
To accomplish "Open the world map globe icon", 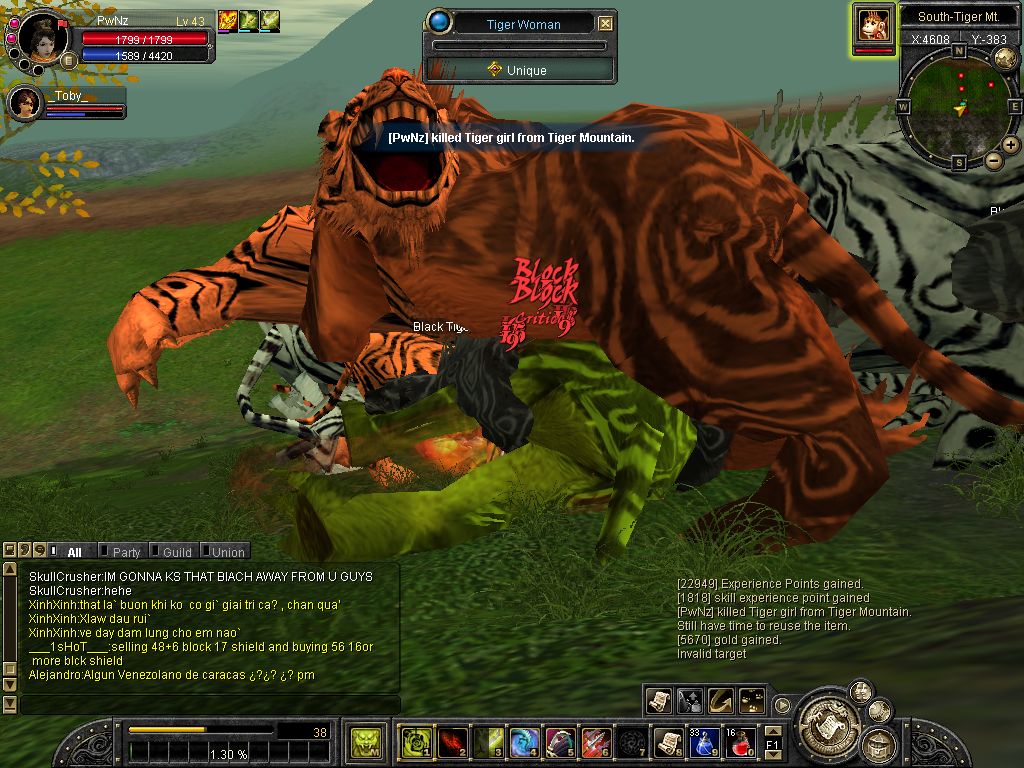I will [1005, 58].
